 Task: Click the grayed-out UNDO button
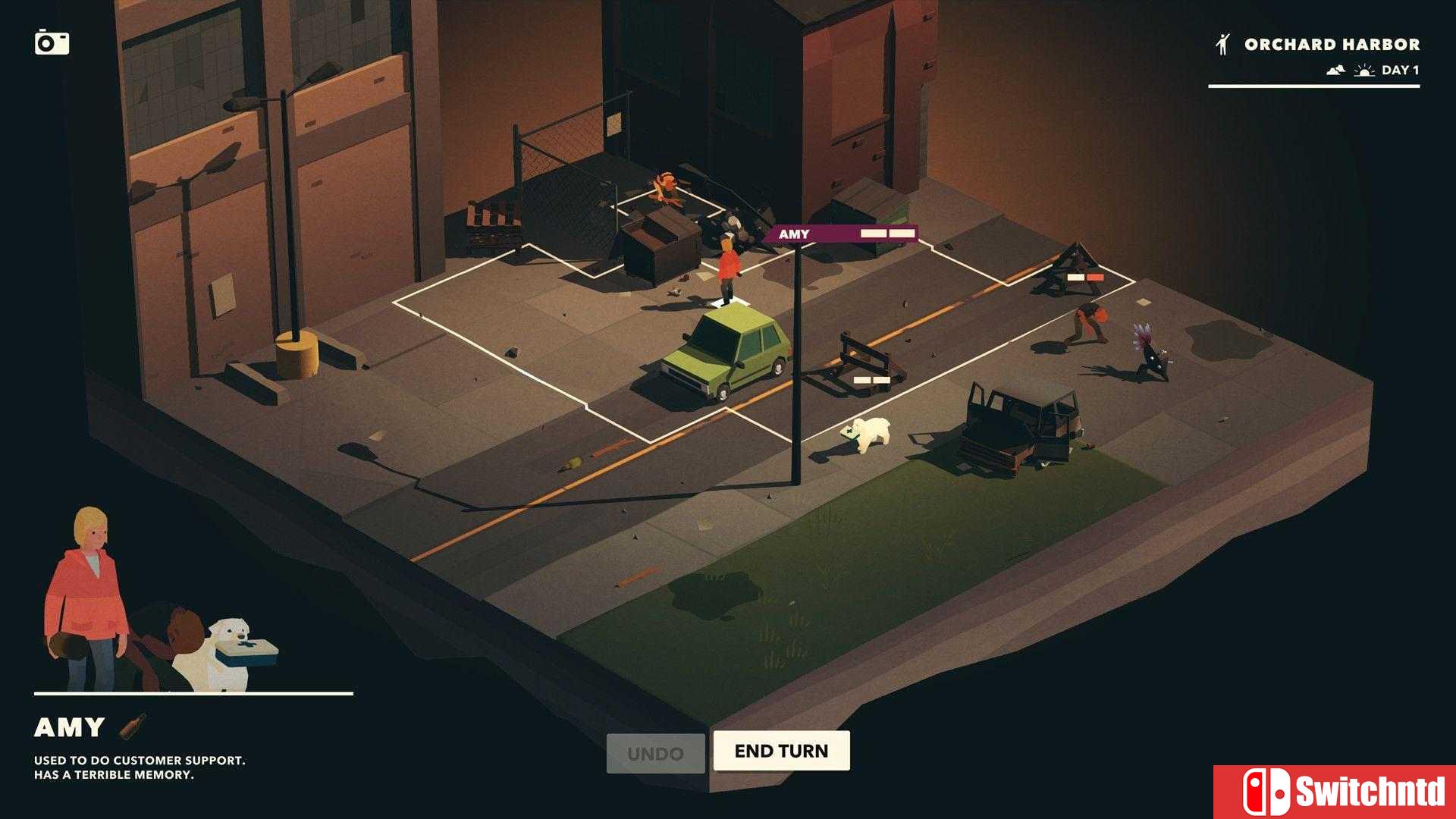(x=655, y=752)
